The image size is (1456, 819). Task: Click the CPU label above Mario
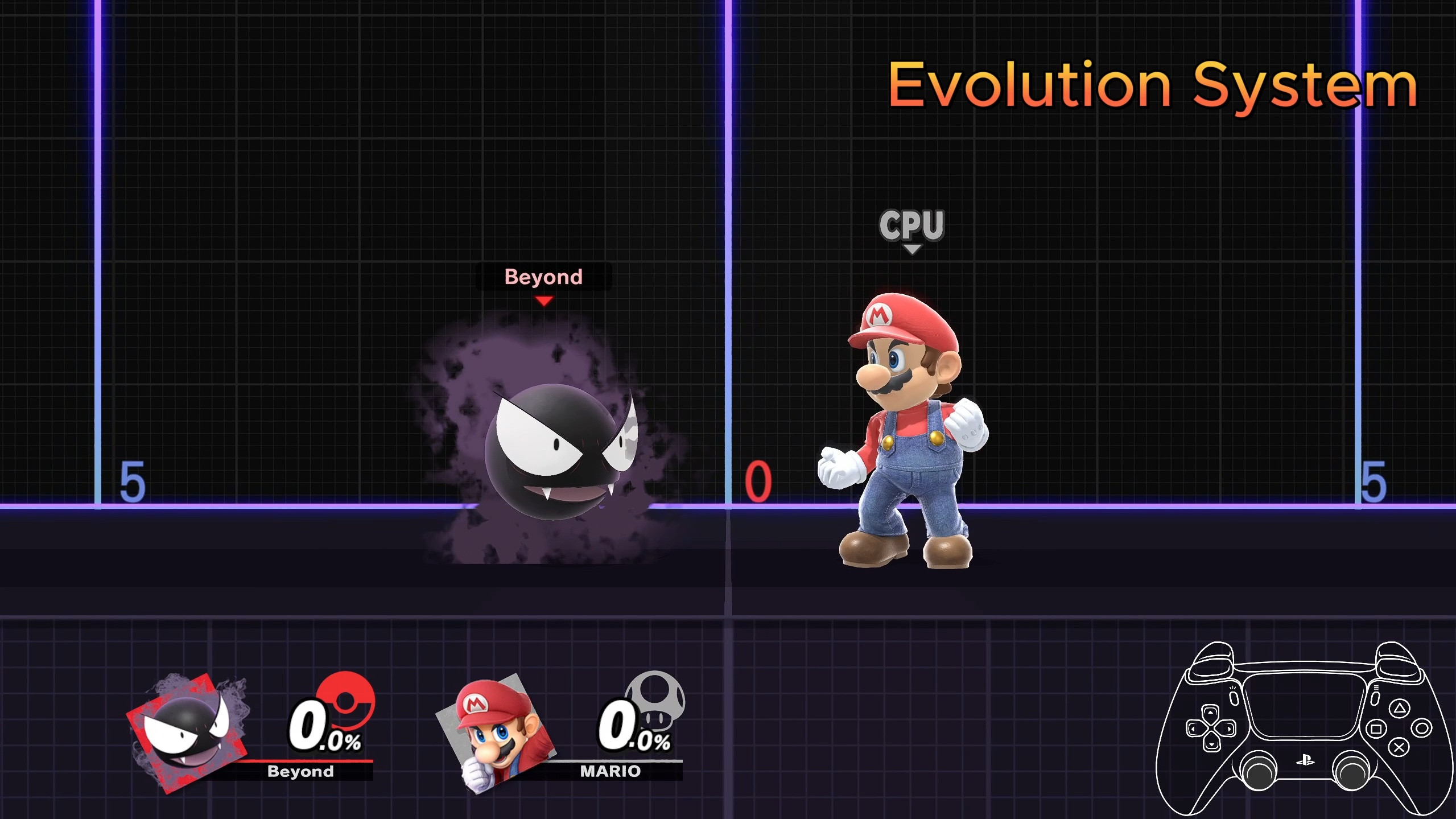coord(912,226)
